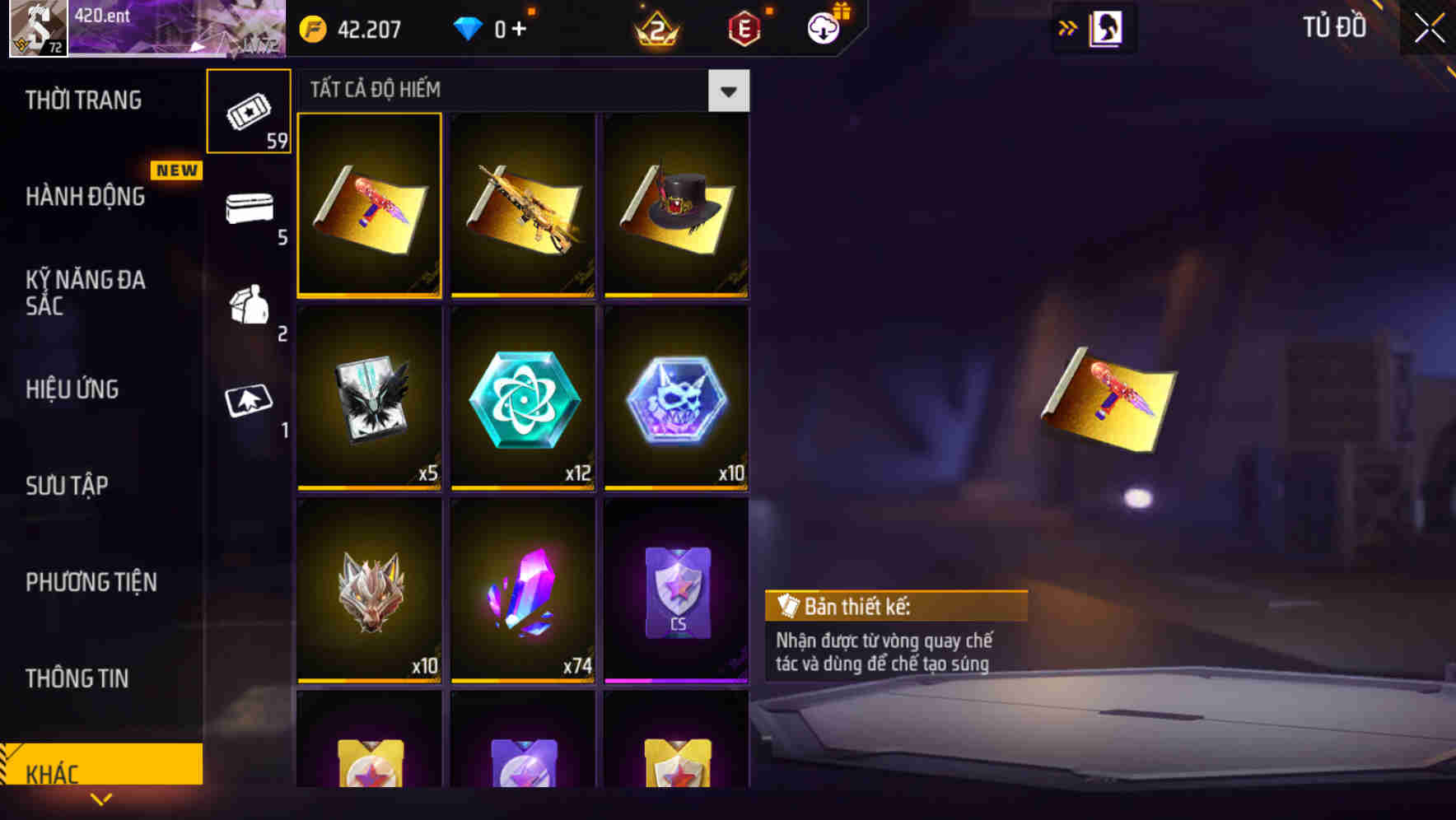Screen dimensions: 1456x820
Task: Select the ticket filter showing 59 items
Action: 248,111
